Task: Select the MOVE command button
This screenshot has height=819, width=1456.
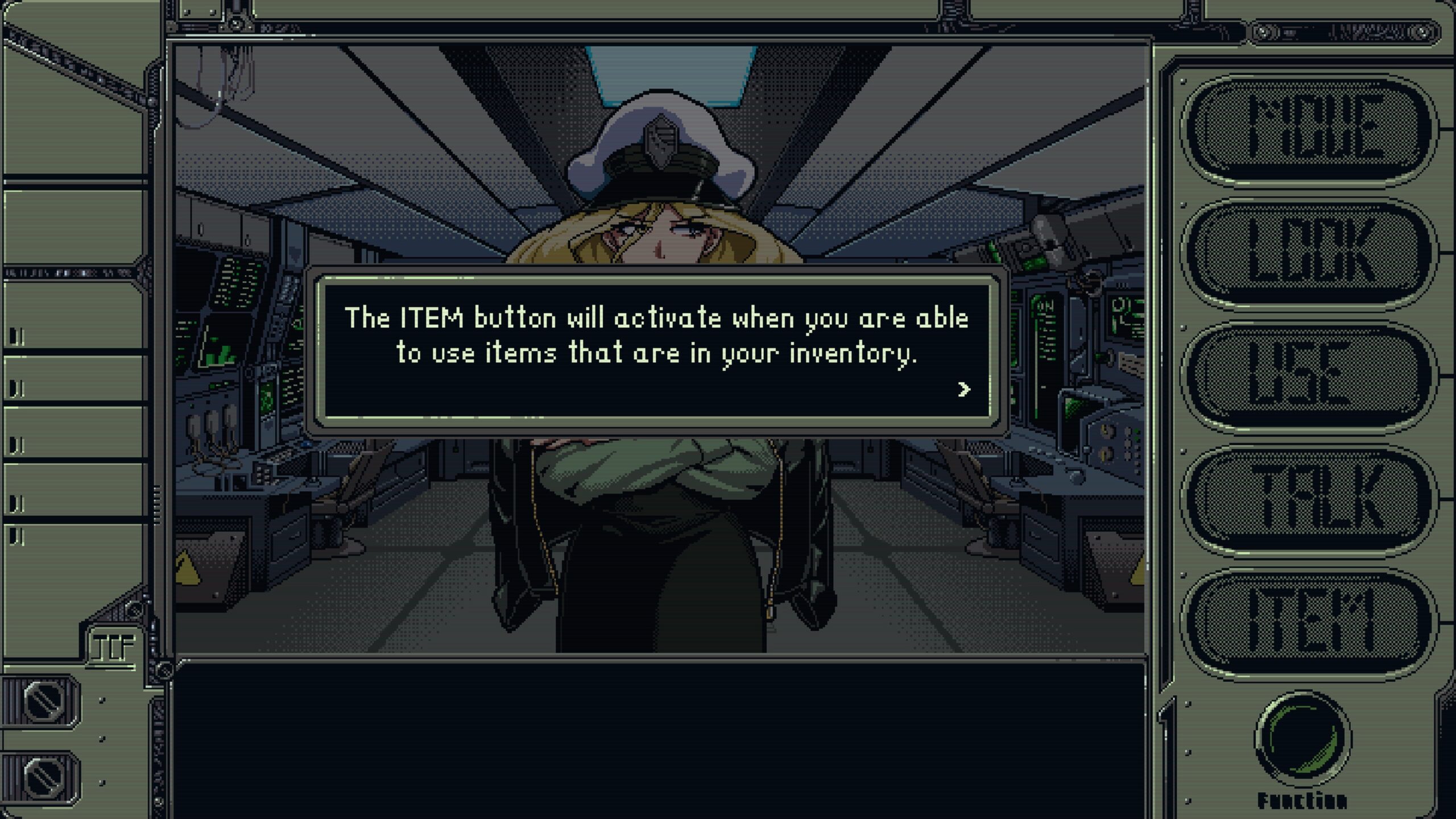Action: point(1308,130)
